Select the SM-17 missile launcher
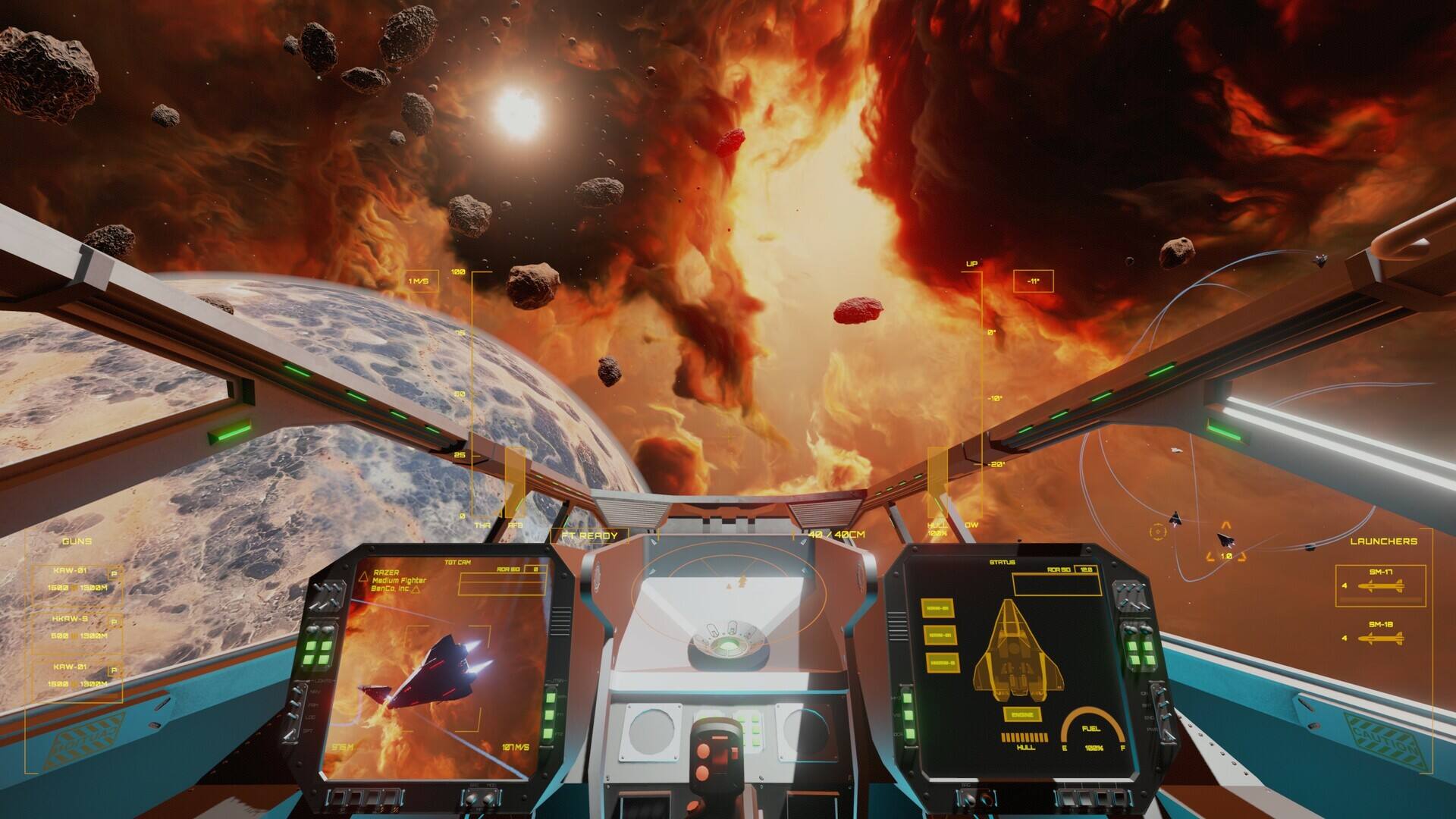The height and width of the screenshot is (819, 1456). (x=1380, y=585)
